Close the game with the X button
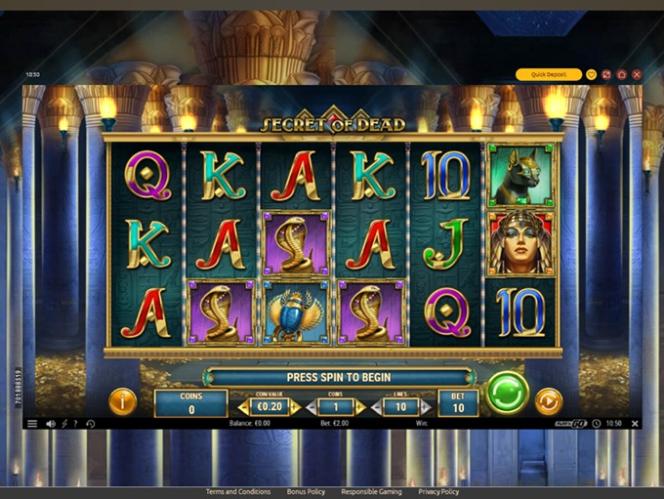 (636, 74)
